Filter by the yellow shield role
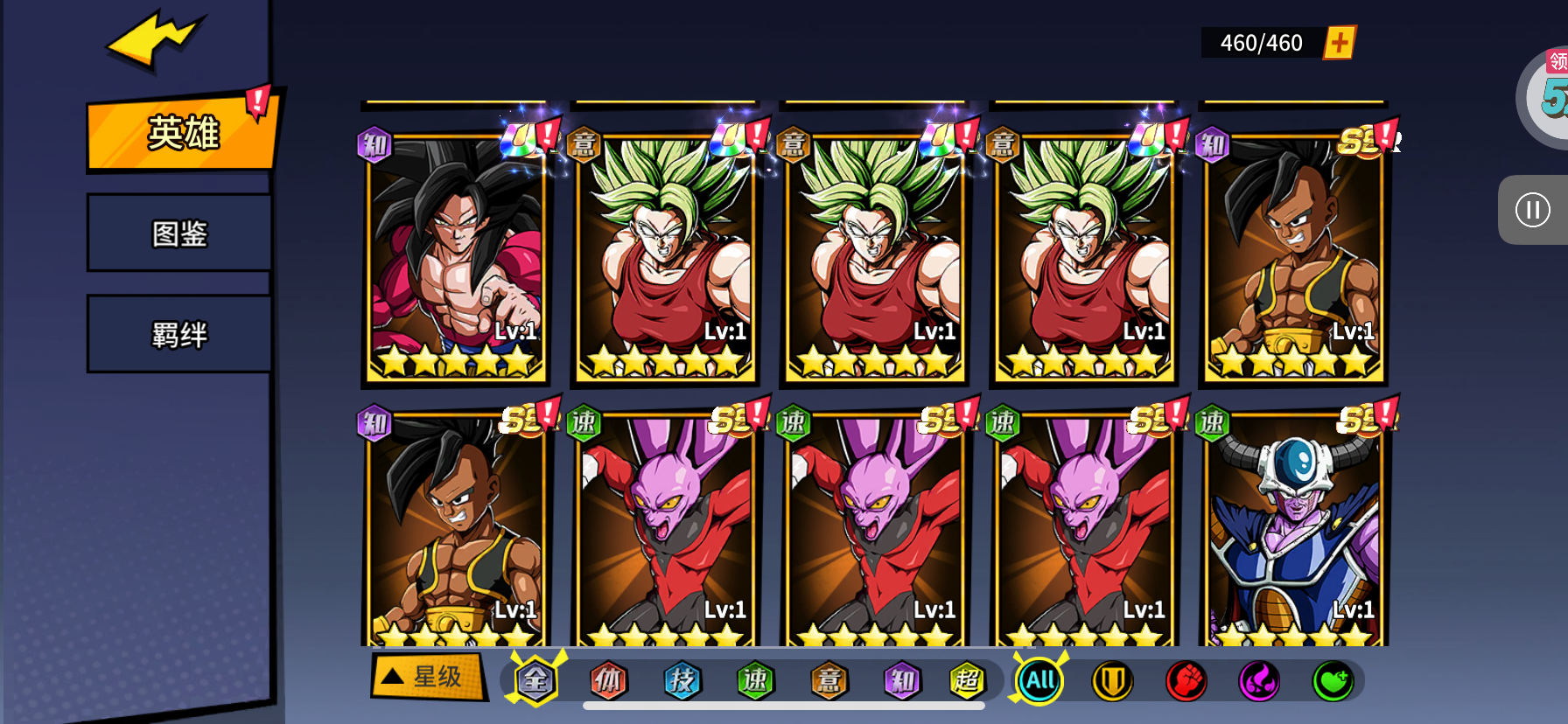This screenshot has width=1568, height=724. click(1113, 680)
